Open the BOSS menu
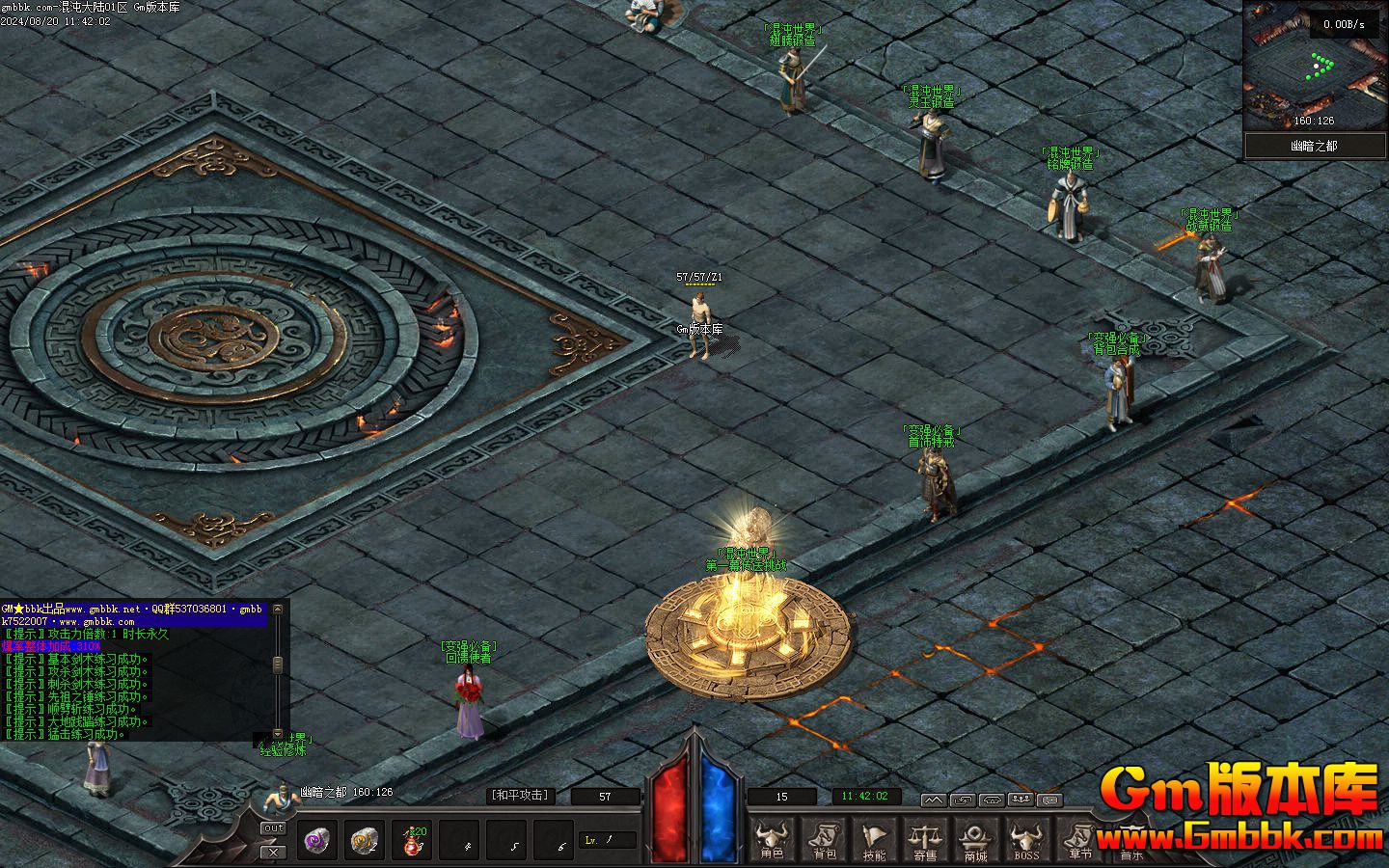1389x868 pixels. [1026, 838]
